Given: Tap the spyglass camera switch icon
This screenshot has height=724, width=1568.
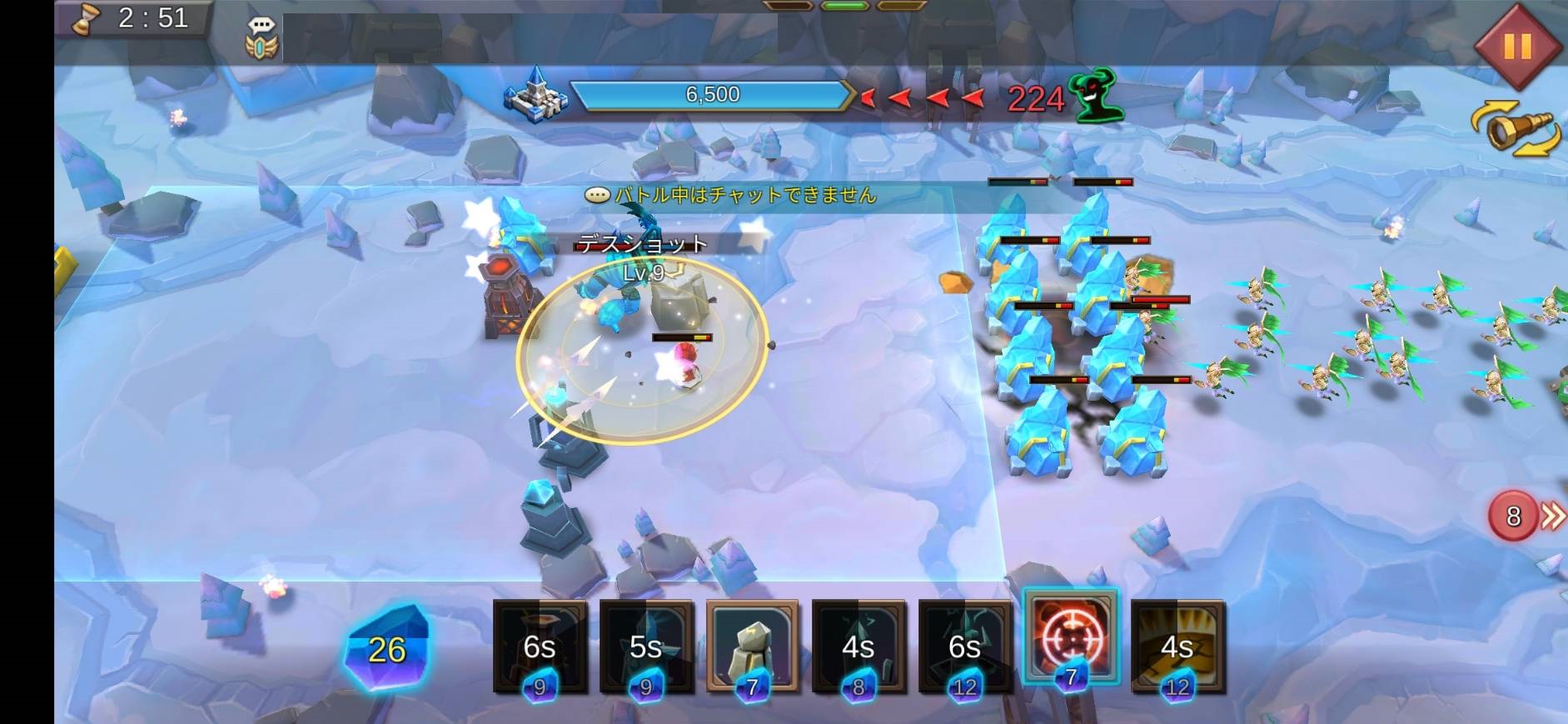Looking at the screenshot, I should pos(1516,129).
